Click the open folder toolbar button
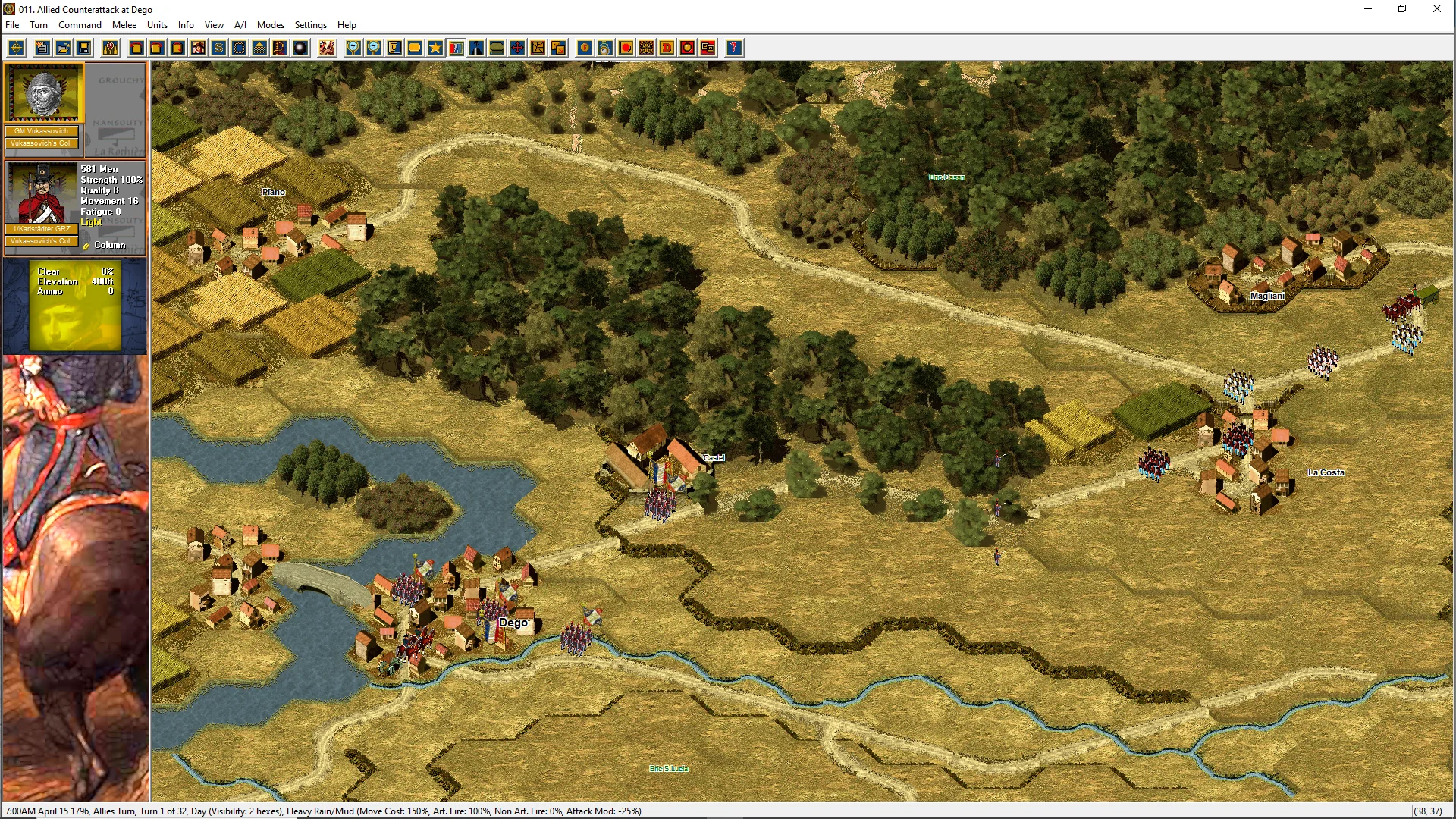 pyautogui.click(x=64, y=49)
